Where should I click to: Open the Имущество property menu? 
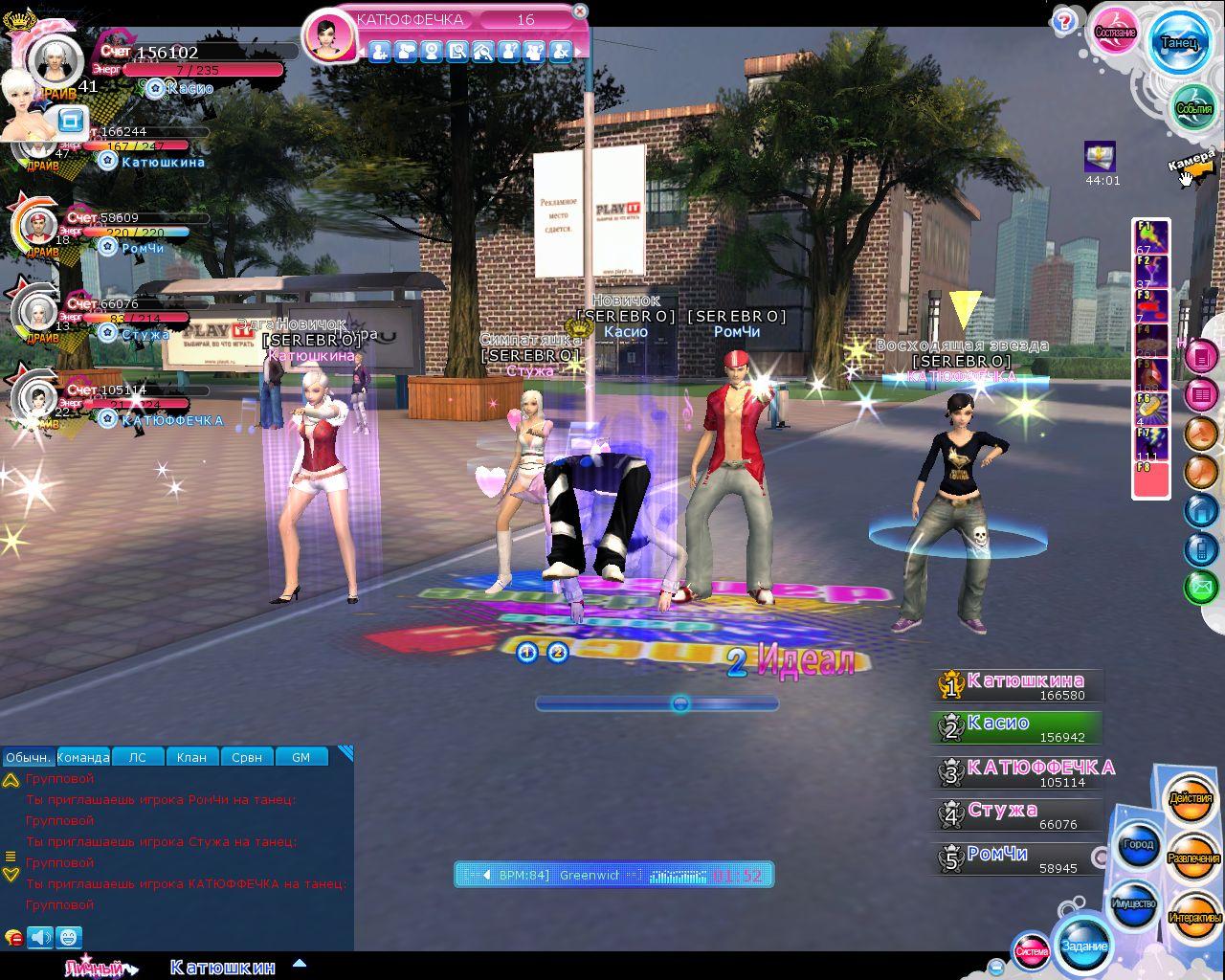pyautogui.click(x=1134, y=902)
